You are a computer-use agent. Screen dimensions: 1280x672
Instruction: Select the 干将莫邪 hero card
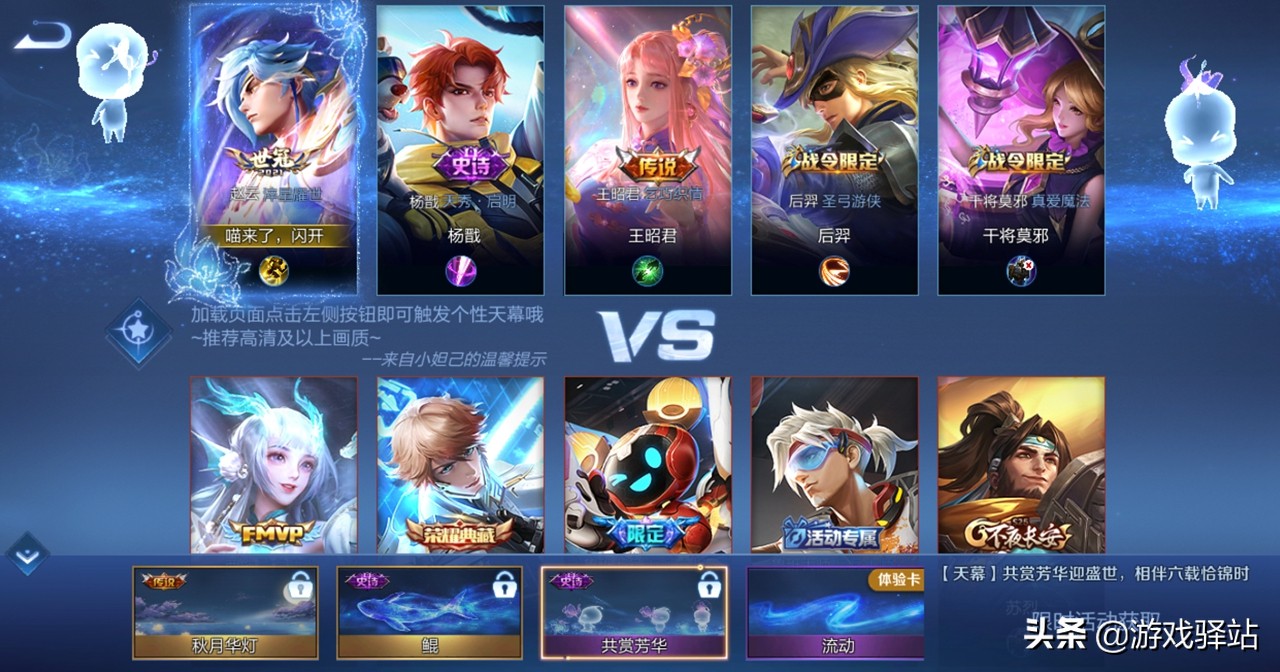click(1021, 150)
